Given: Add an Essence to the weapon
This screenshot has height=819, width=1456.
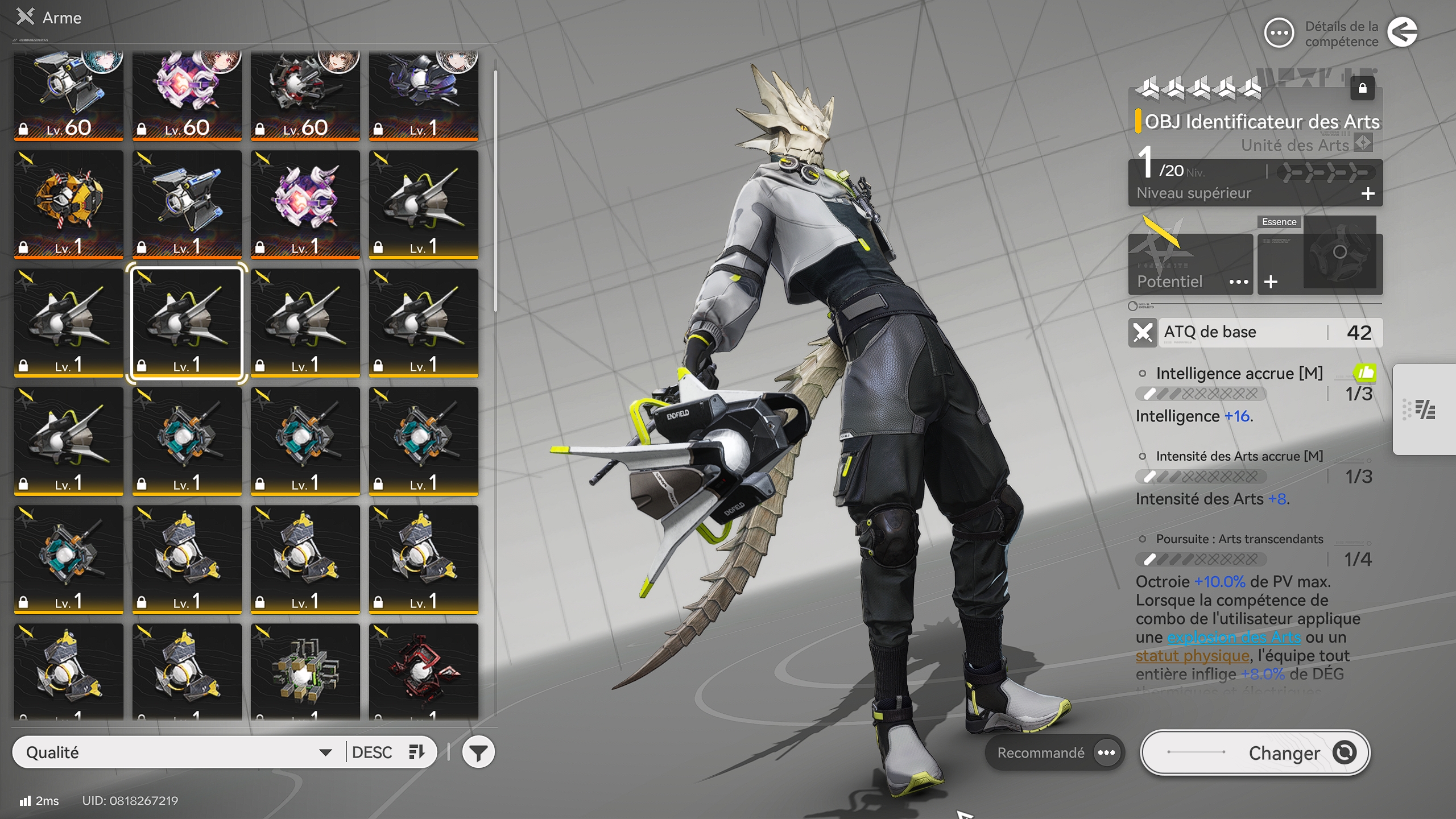Looking at the screenshot, I should [1271, 282].
